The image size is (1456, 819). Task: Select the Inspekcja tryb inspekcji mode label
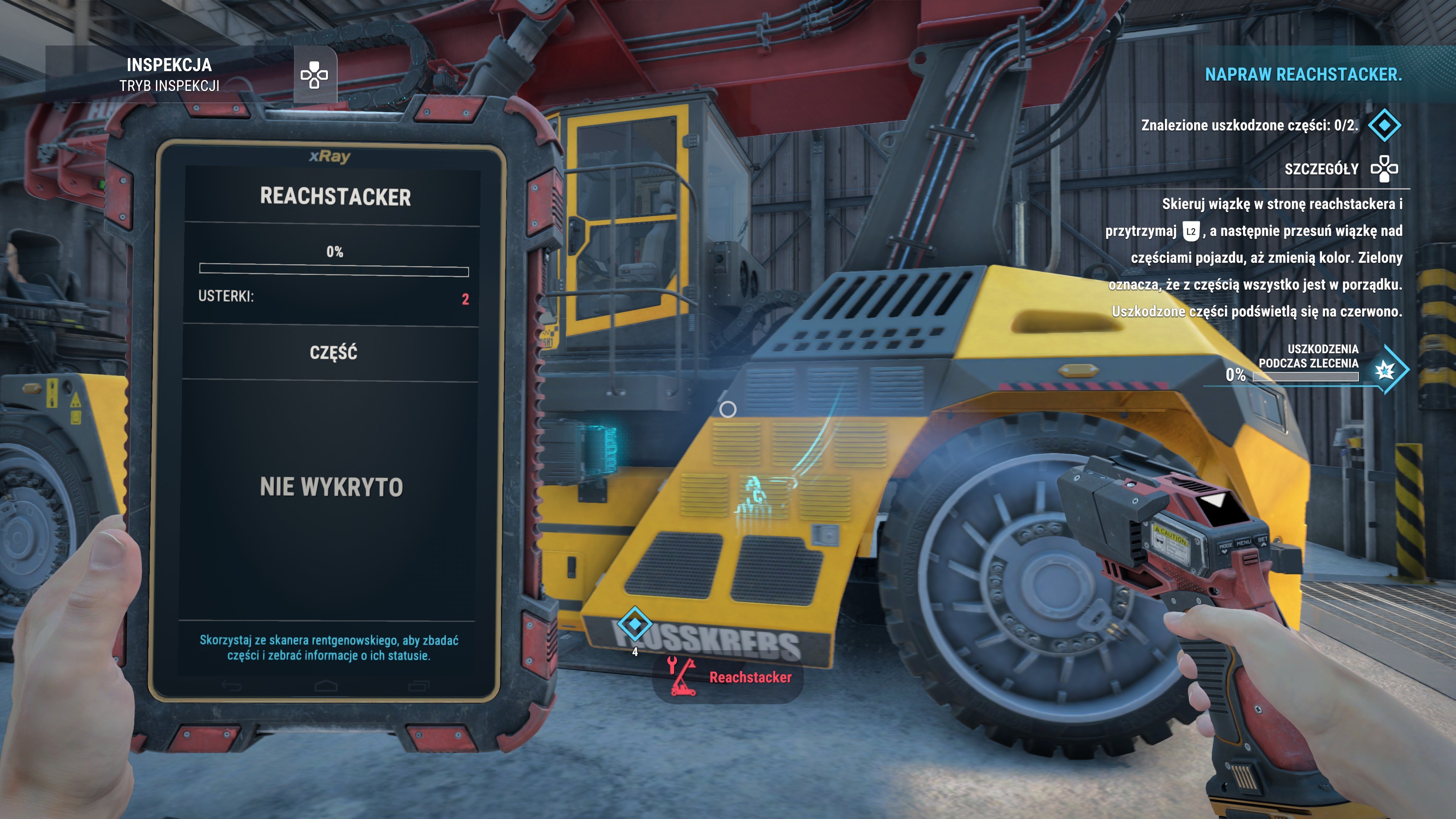[169, 75]
